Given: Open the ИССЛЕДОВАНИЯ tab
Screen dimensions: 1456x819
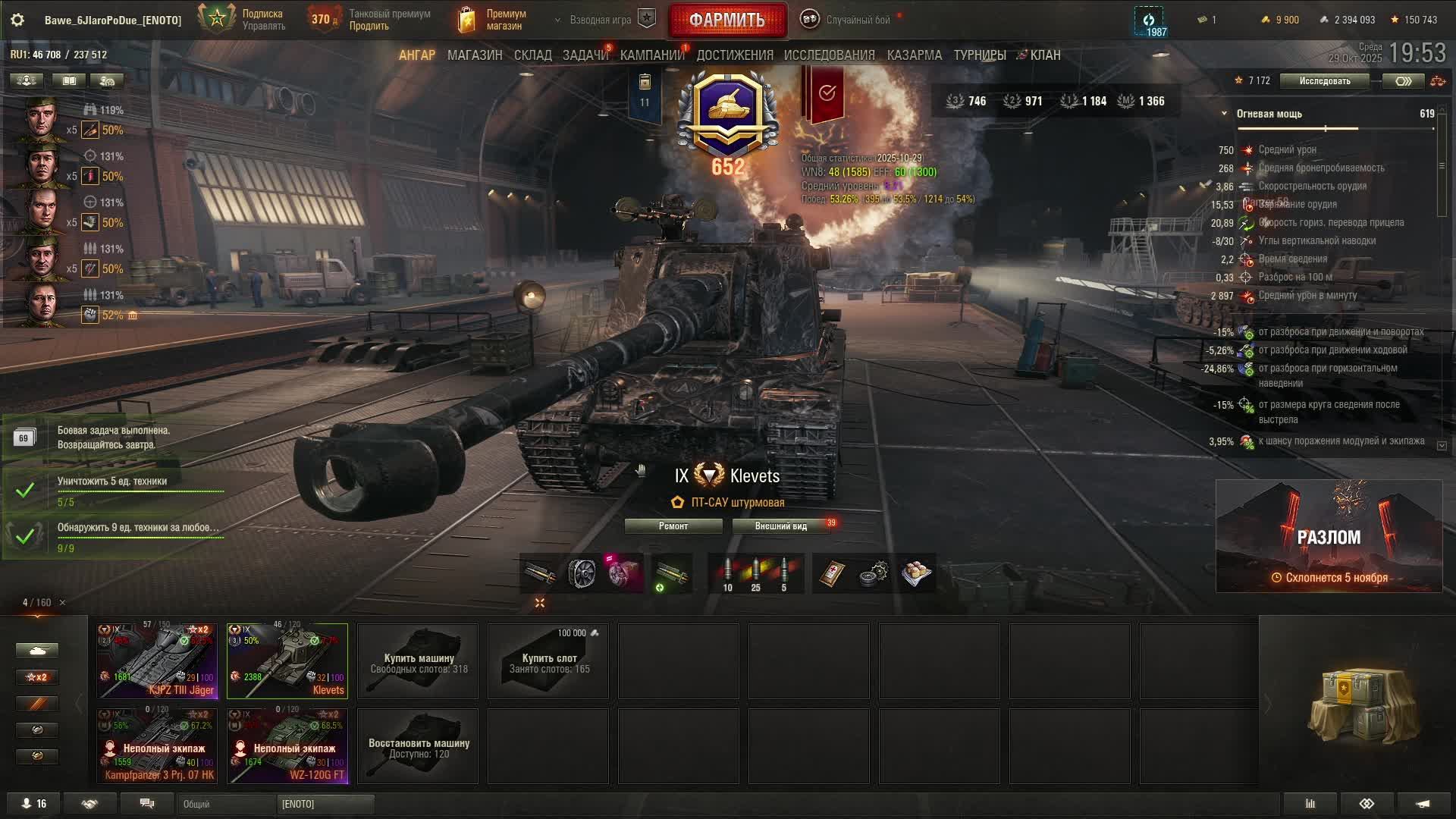Looking at the screenshot, I should point(829,55).
